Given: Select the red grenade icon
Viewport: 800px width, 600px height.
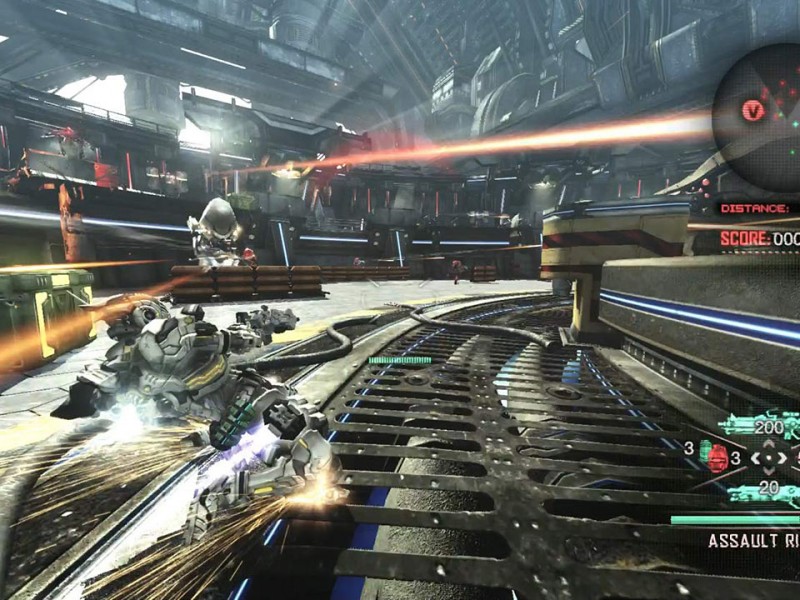Looking at the screenshot, I should [x=716, y=458].
